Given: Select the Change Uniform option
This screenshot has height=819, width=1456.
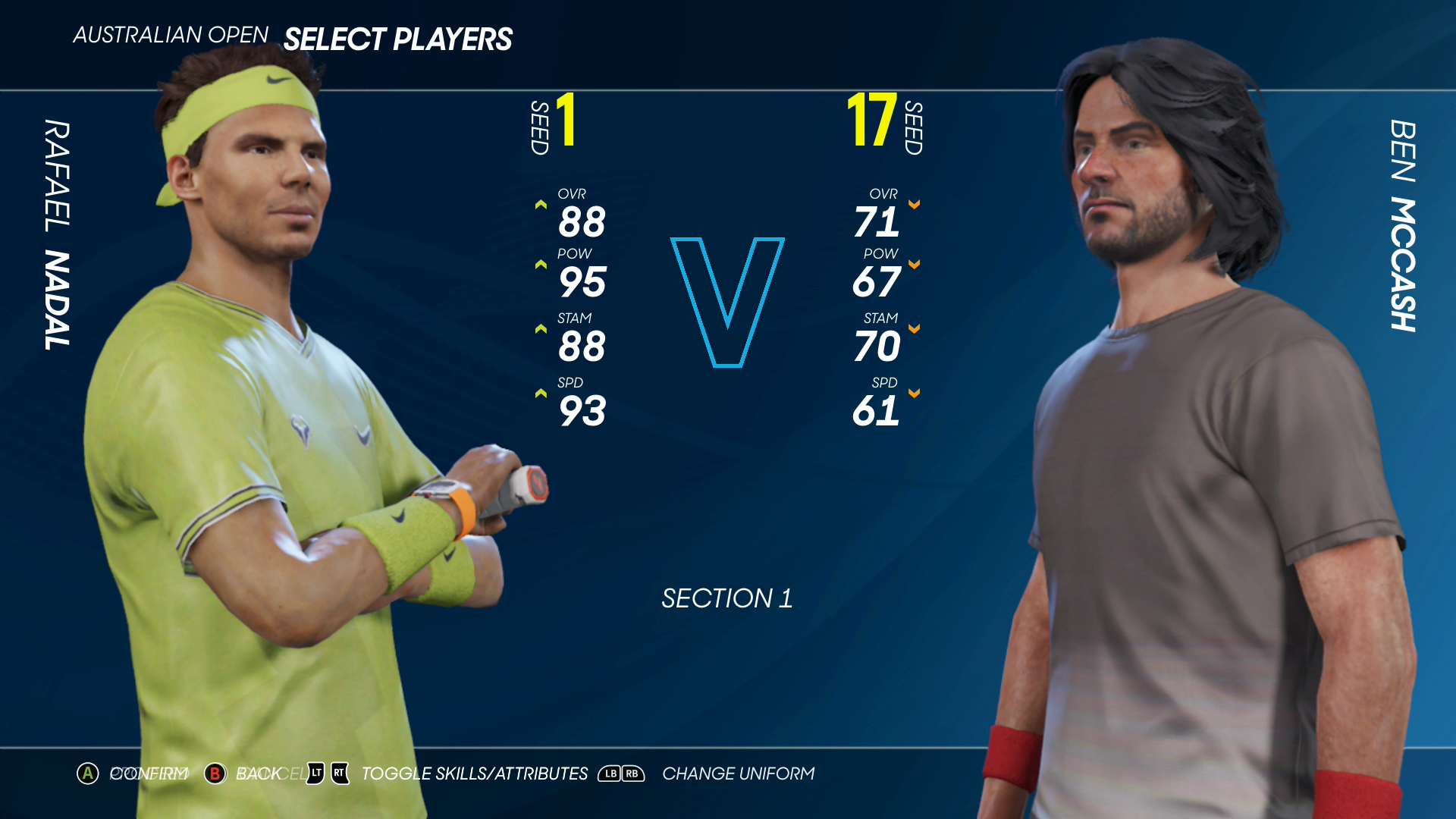Looking at the screenshot, I should click(738, 773).
